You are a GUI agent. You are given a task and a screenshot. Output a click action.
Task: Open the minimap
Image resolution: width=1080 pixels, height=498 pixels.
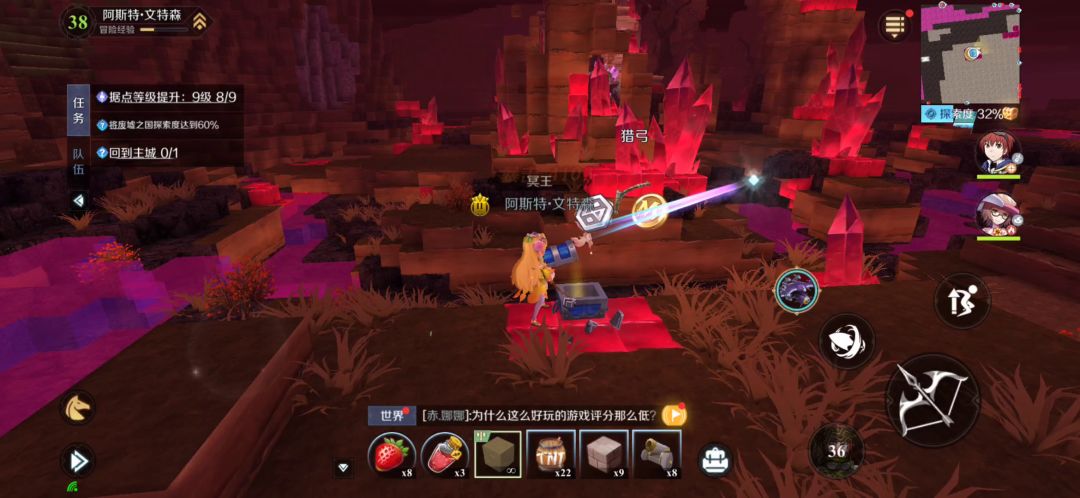tap(968, 52)
